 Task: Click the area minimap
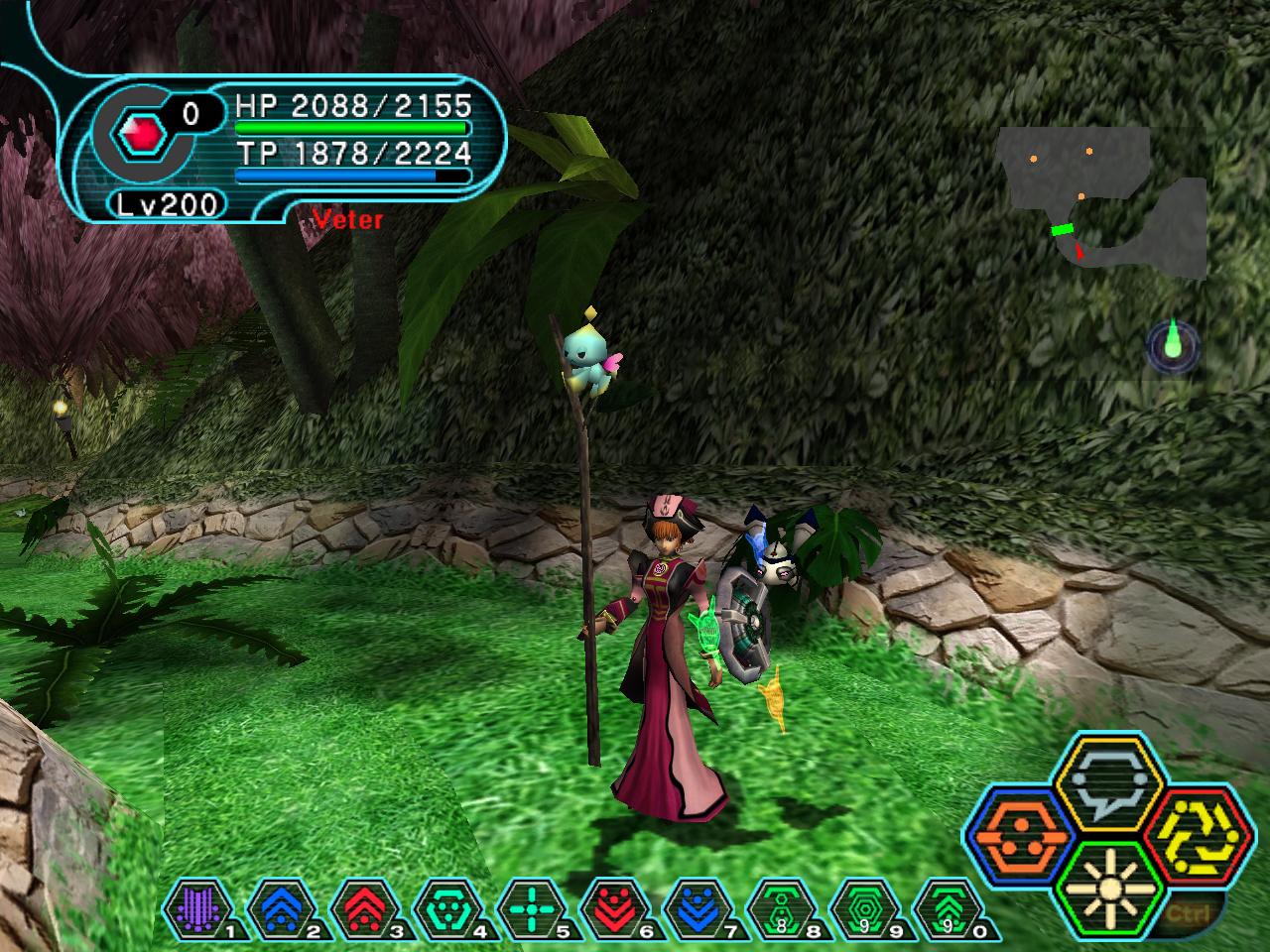click(1101, 203)
